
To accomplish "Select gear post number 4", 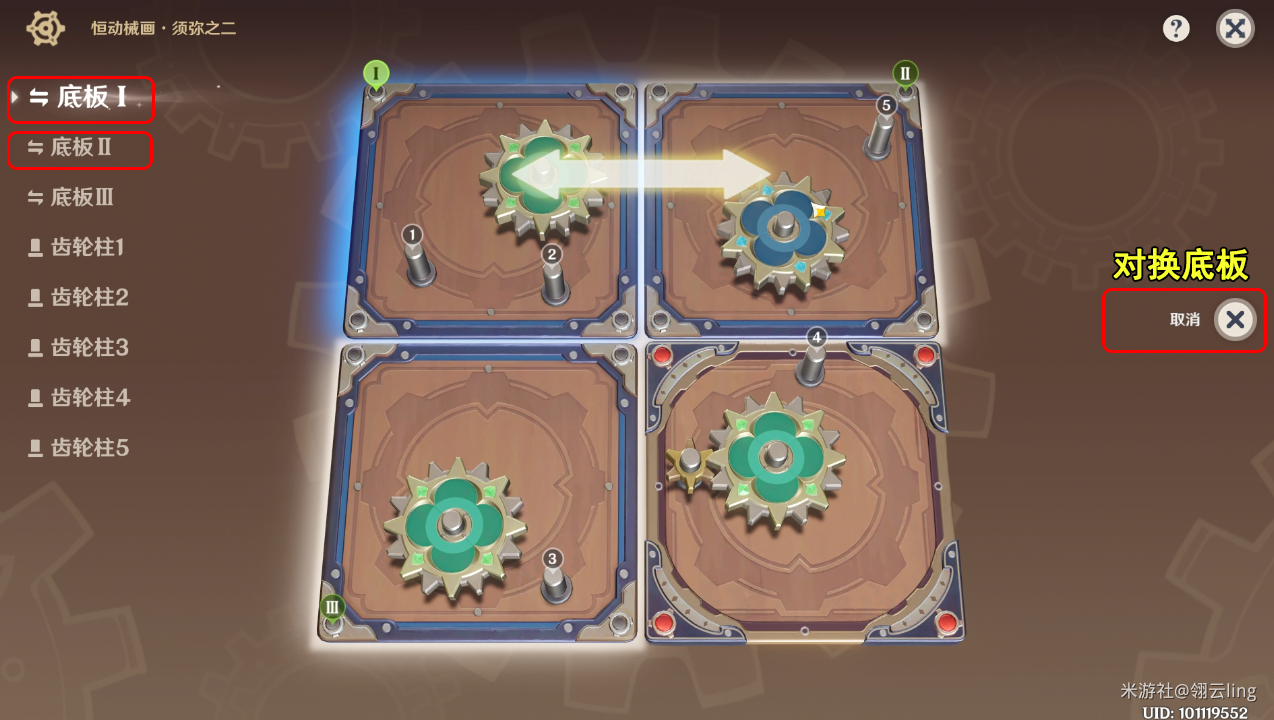I will point(813,362).
